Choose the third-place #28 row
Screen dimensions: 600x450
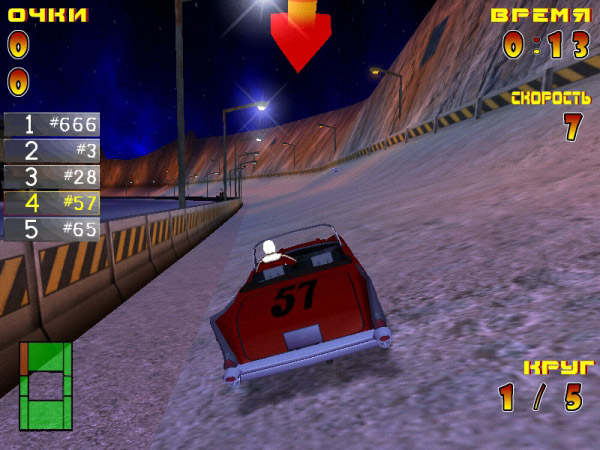[x=52, y=177]
